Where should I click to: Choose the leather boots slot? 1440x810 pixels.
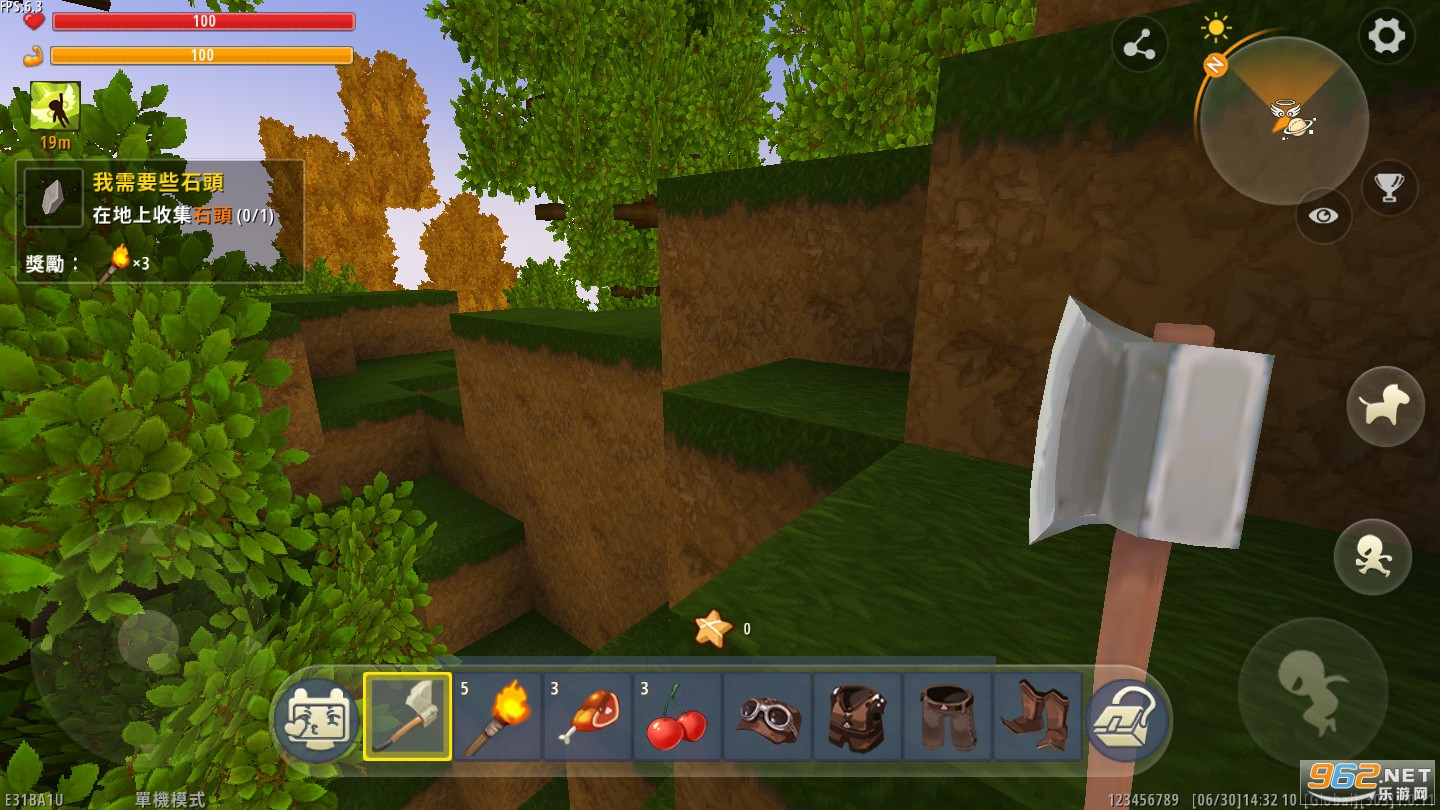(1037, 716)
